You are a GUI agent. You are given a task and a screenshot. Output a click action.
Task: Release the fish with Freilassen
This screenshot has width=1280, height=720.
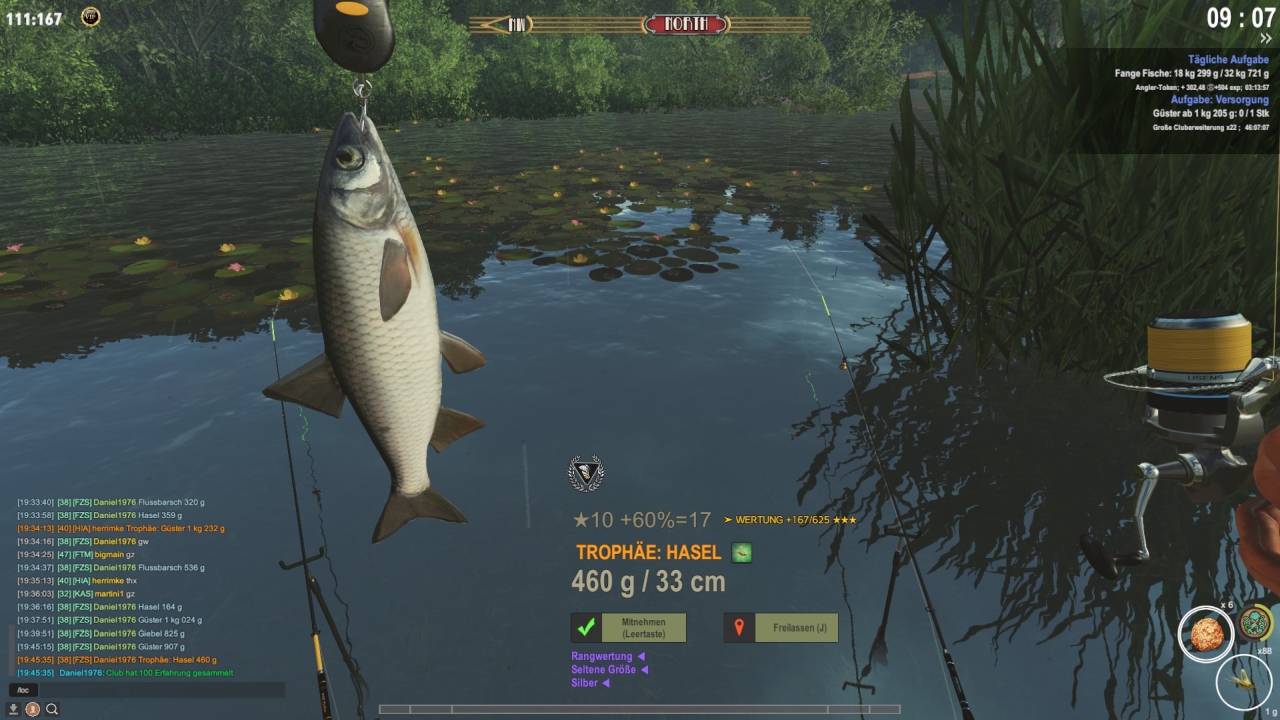click(781, 628)
